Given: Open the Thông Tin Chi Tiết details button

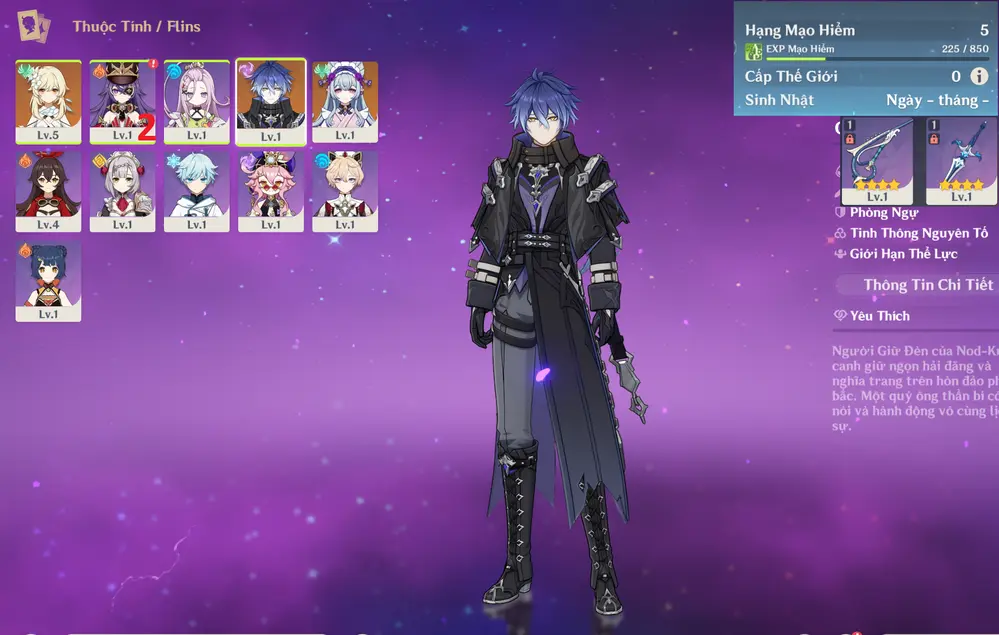Looking at the screenshot, I should 926,285.
